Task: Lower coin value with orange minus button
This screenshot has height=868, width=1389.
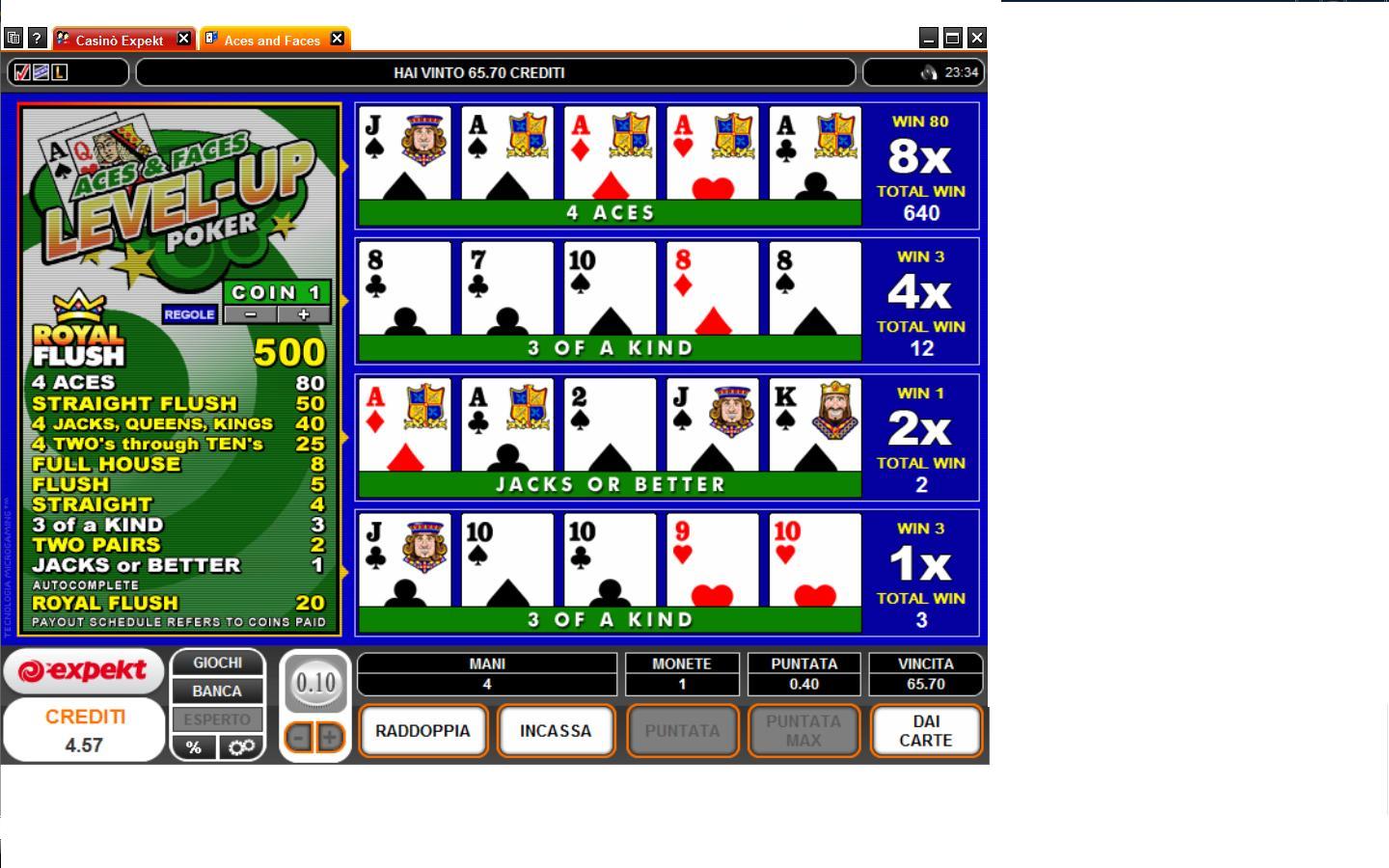Action: tap(300, 738)
